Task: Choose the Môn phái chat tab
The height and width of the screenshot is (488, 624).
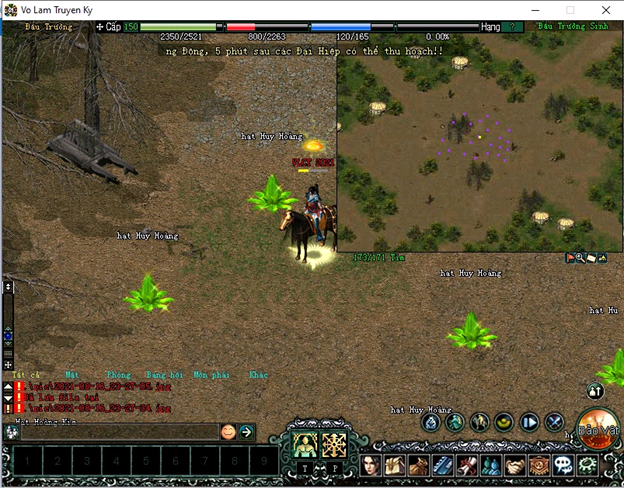Action: tap(211, 374)
